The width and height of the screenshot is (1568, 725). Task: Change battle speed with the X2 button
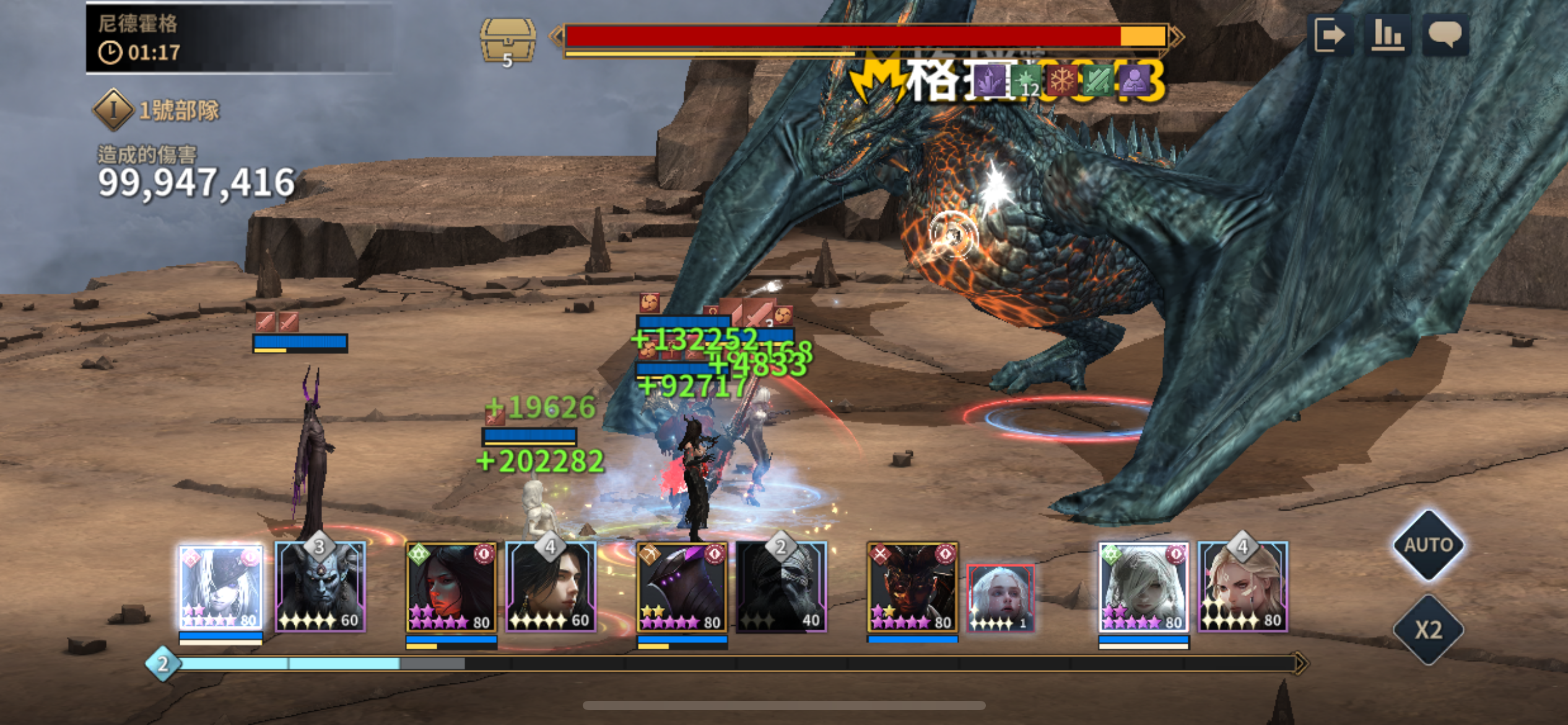click(1429, 630)
